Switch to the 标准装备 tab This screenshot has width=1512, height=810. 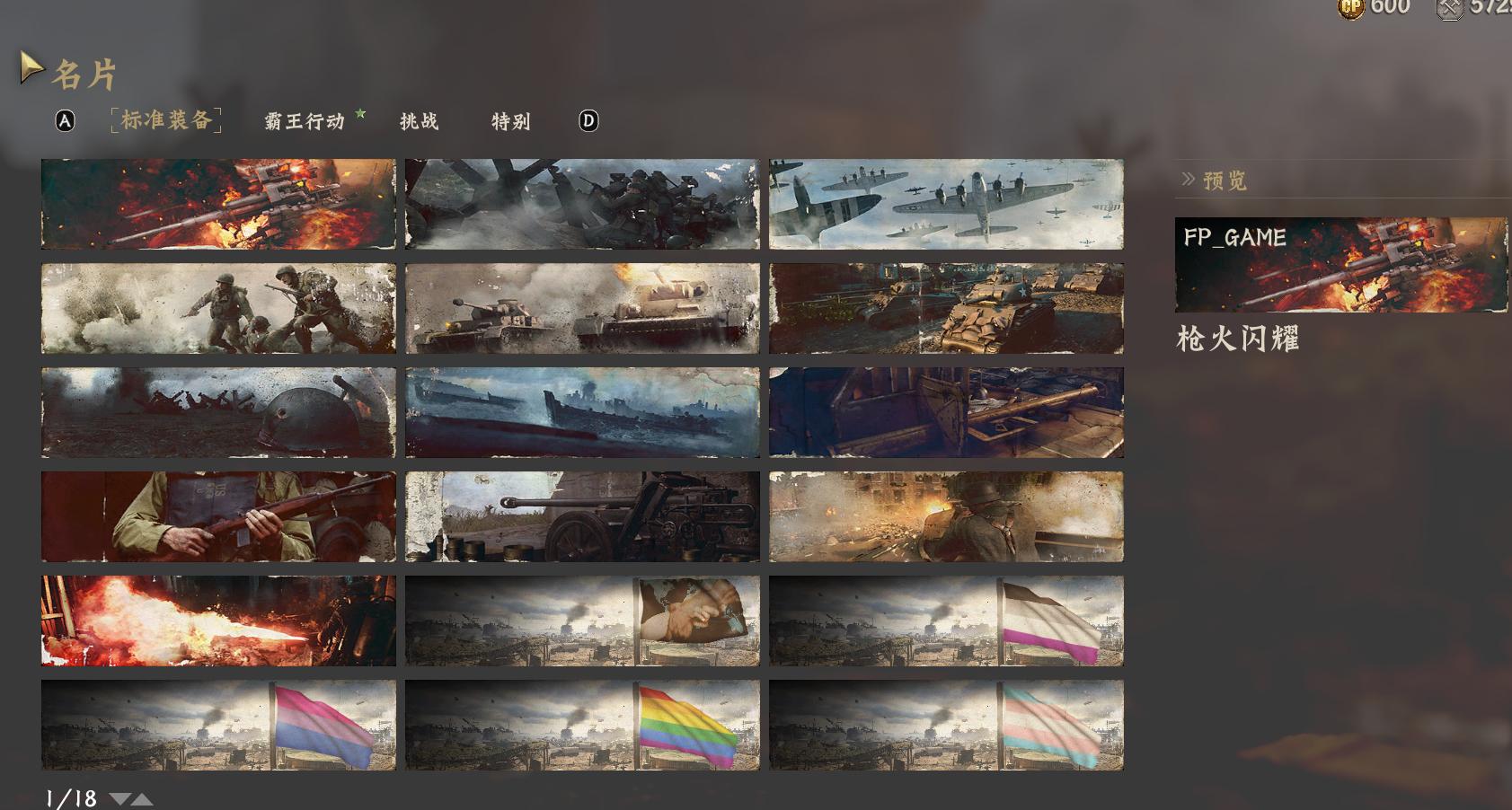coord(166,120)
